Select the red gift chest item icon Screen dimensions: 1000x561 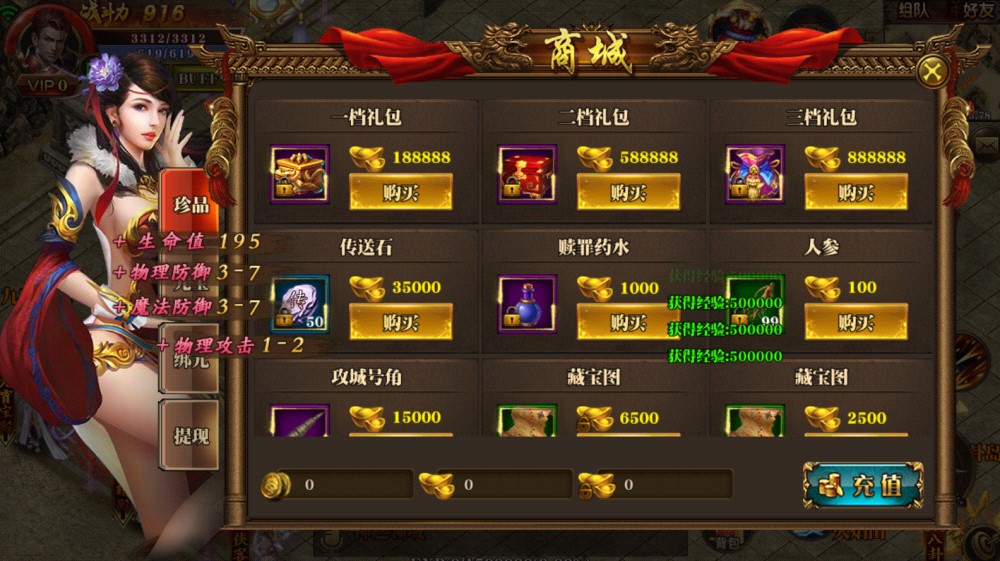pos(527,174)
